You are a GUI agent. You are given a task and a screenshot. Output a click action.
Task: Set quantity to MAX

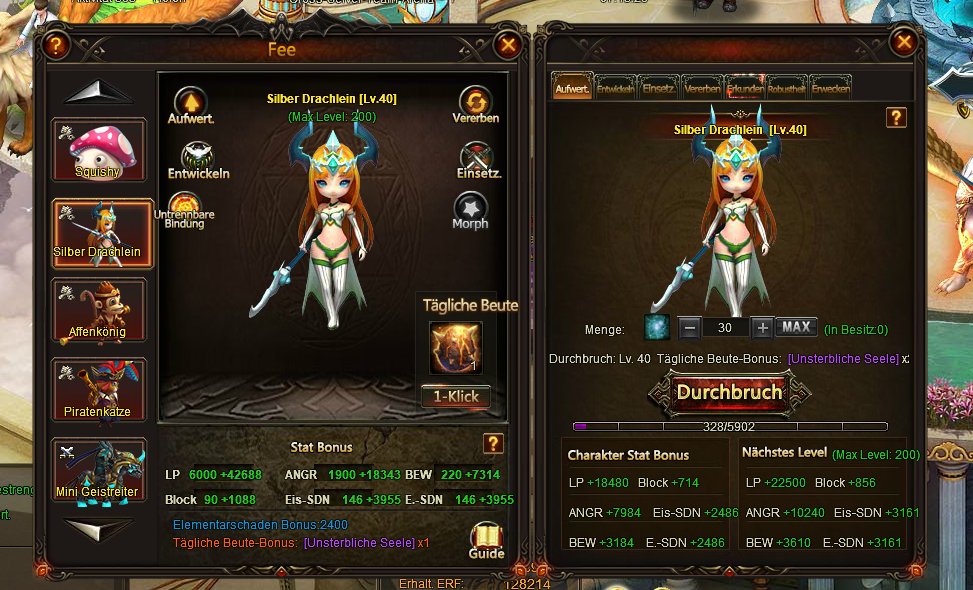coord(796,328)
